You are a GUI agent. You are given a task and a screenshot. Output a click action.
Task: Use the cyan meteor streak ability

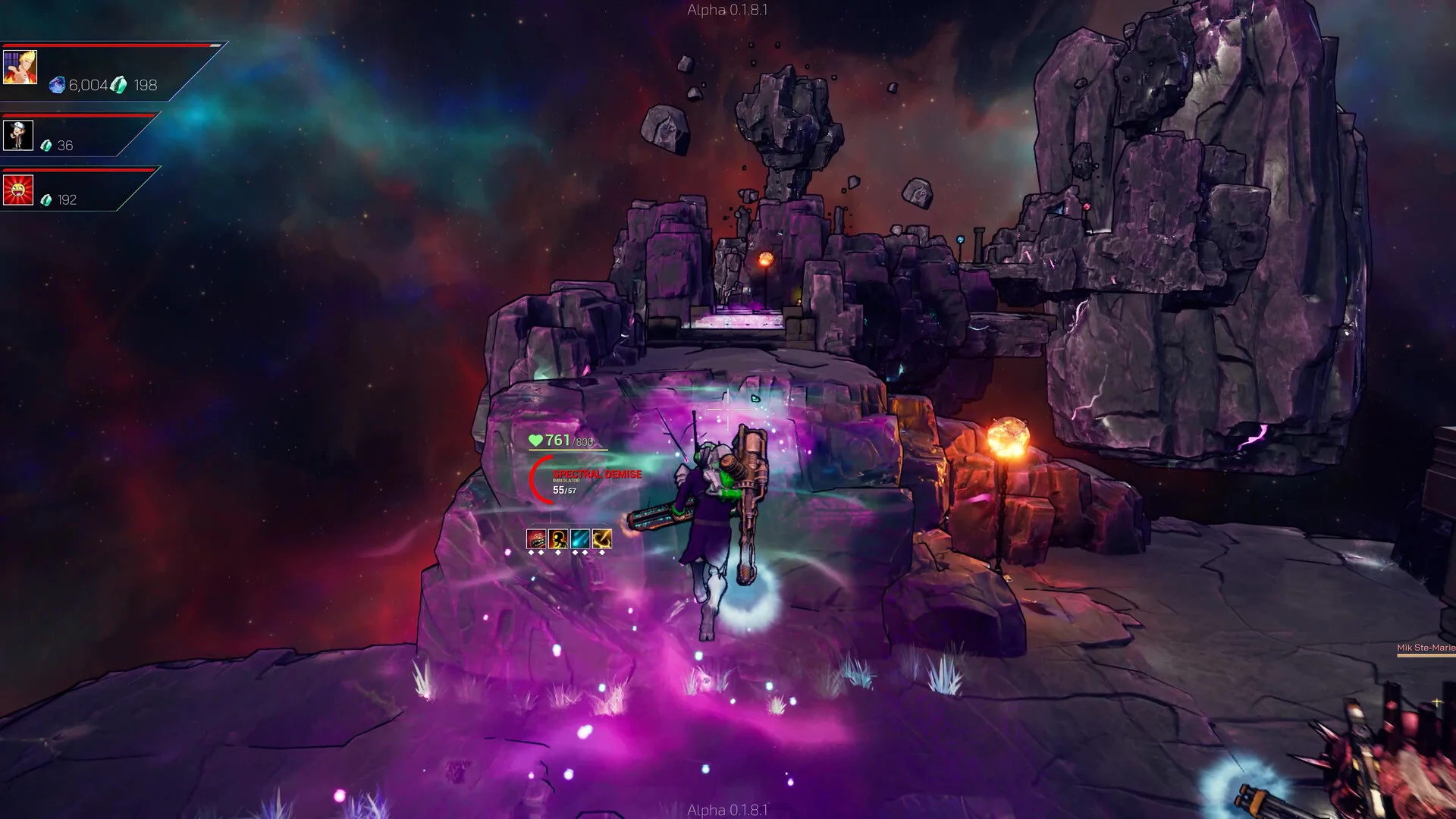(580, 538)
